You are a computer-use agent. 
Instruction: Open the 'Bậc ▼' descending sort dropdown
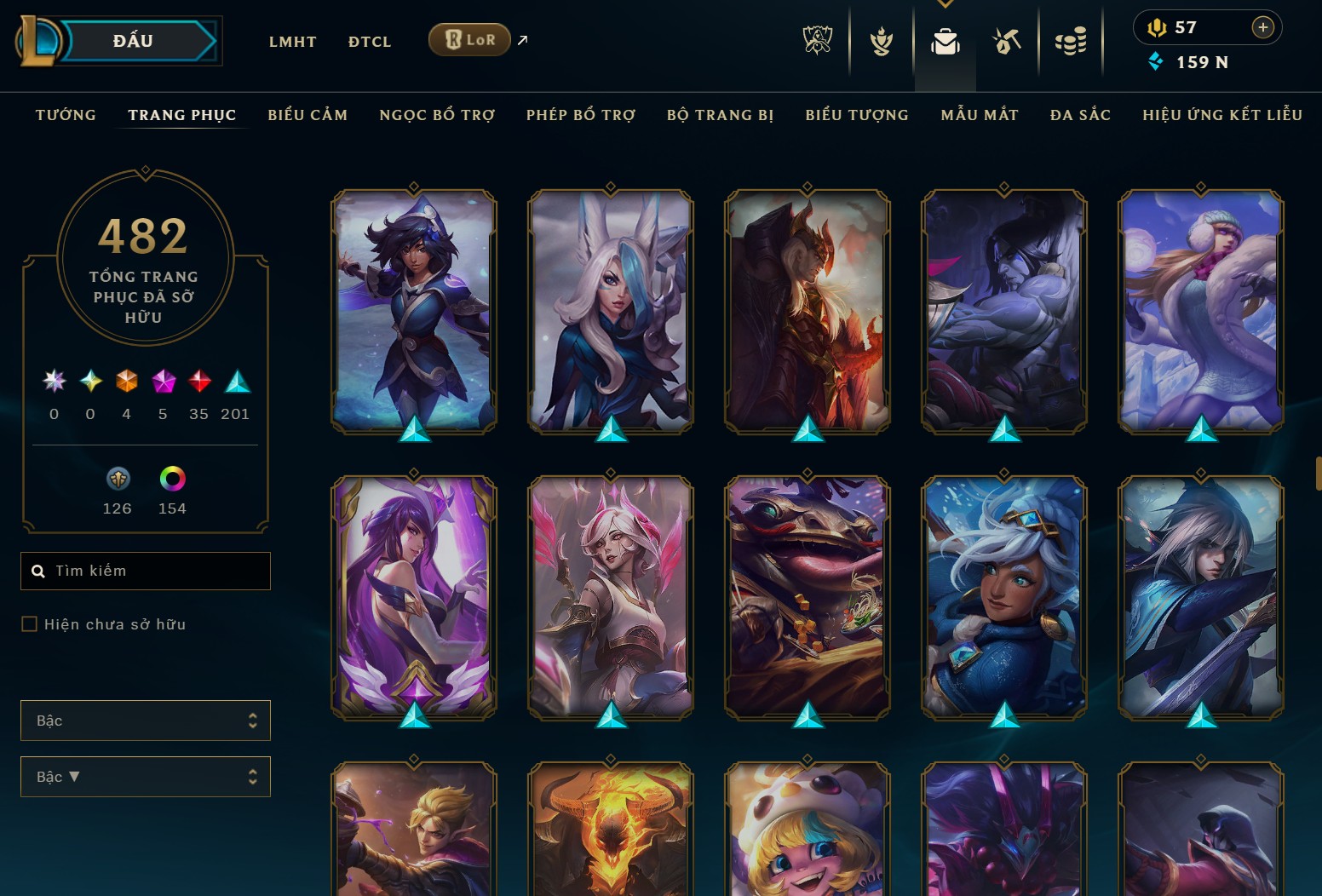tap(145, 776)
